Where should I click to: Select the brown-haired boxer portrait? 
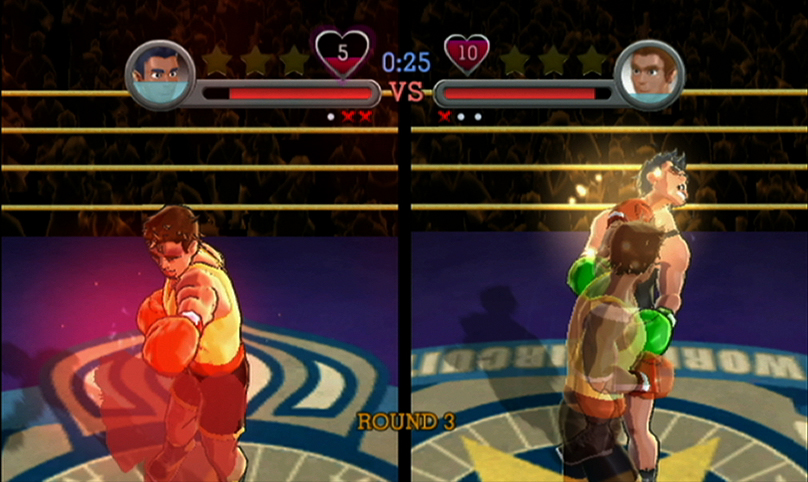[x=649, y=75]
